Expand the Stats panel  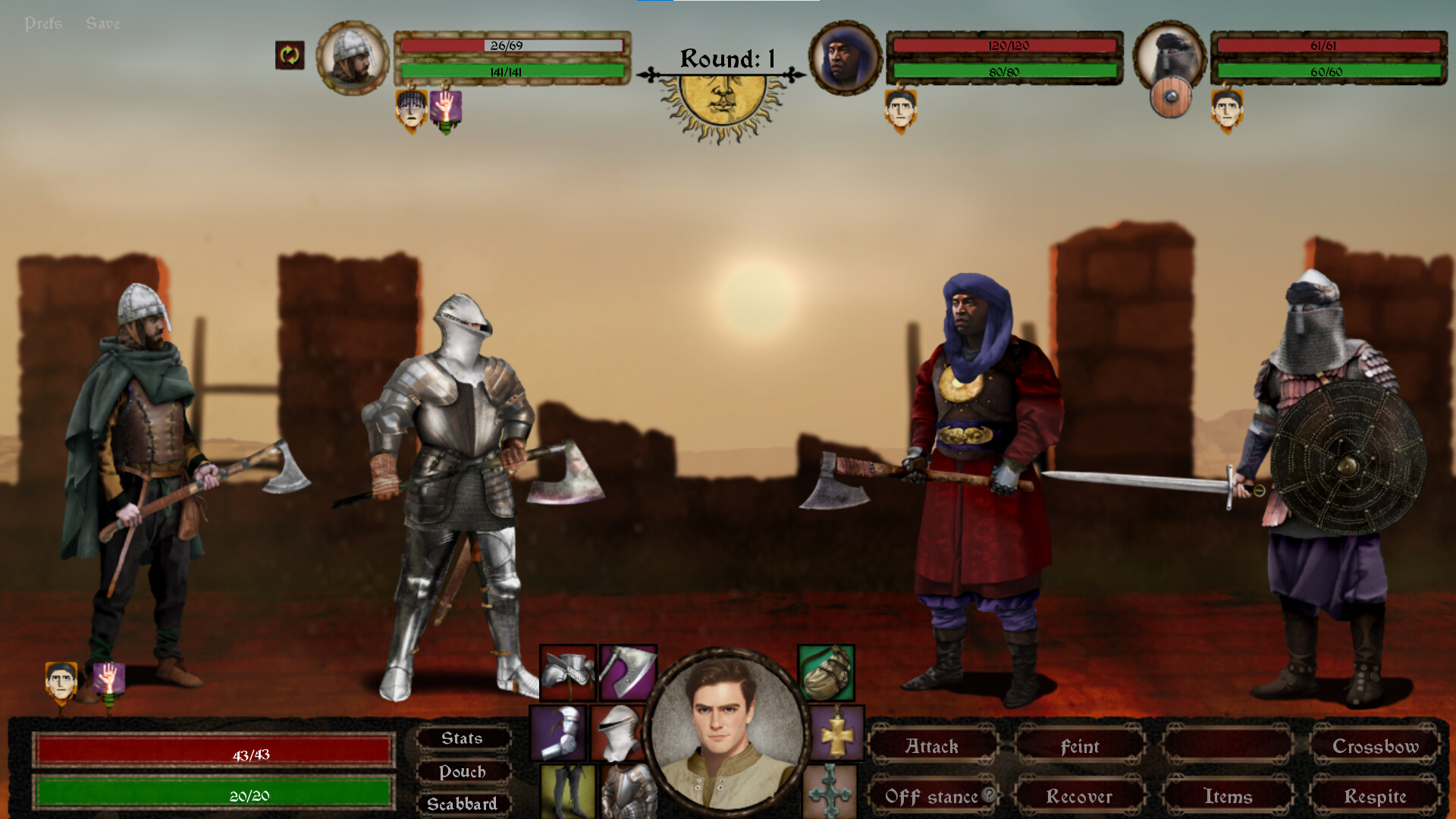point(464,739)
